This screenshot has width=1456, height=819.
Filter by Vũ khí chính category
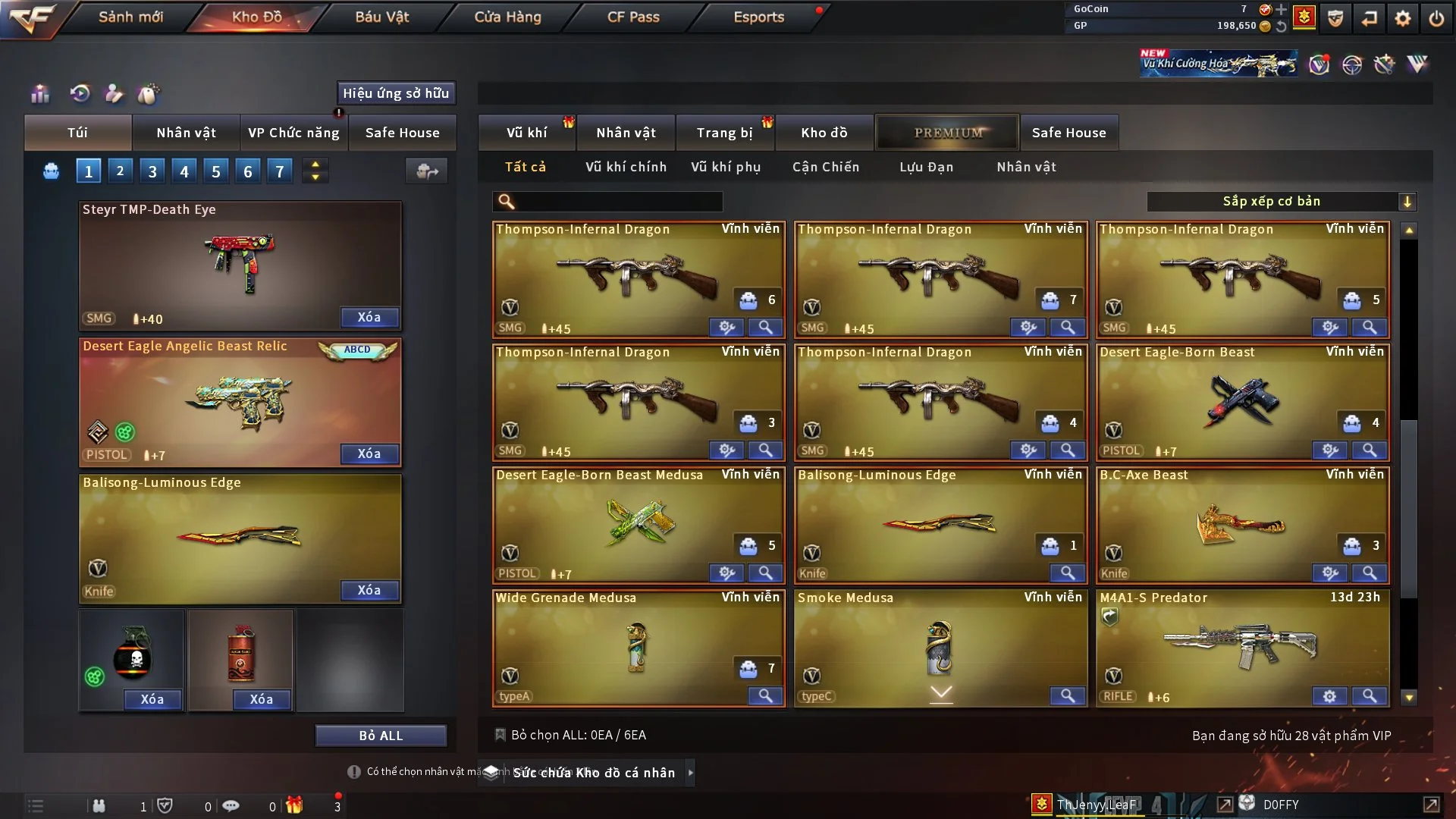[x=626, y=167]
